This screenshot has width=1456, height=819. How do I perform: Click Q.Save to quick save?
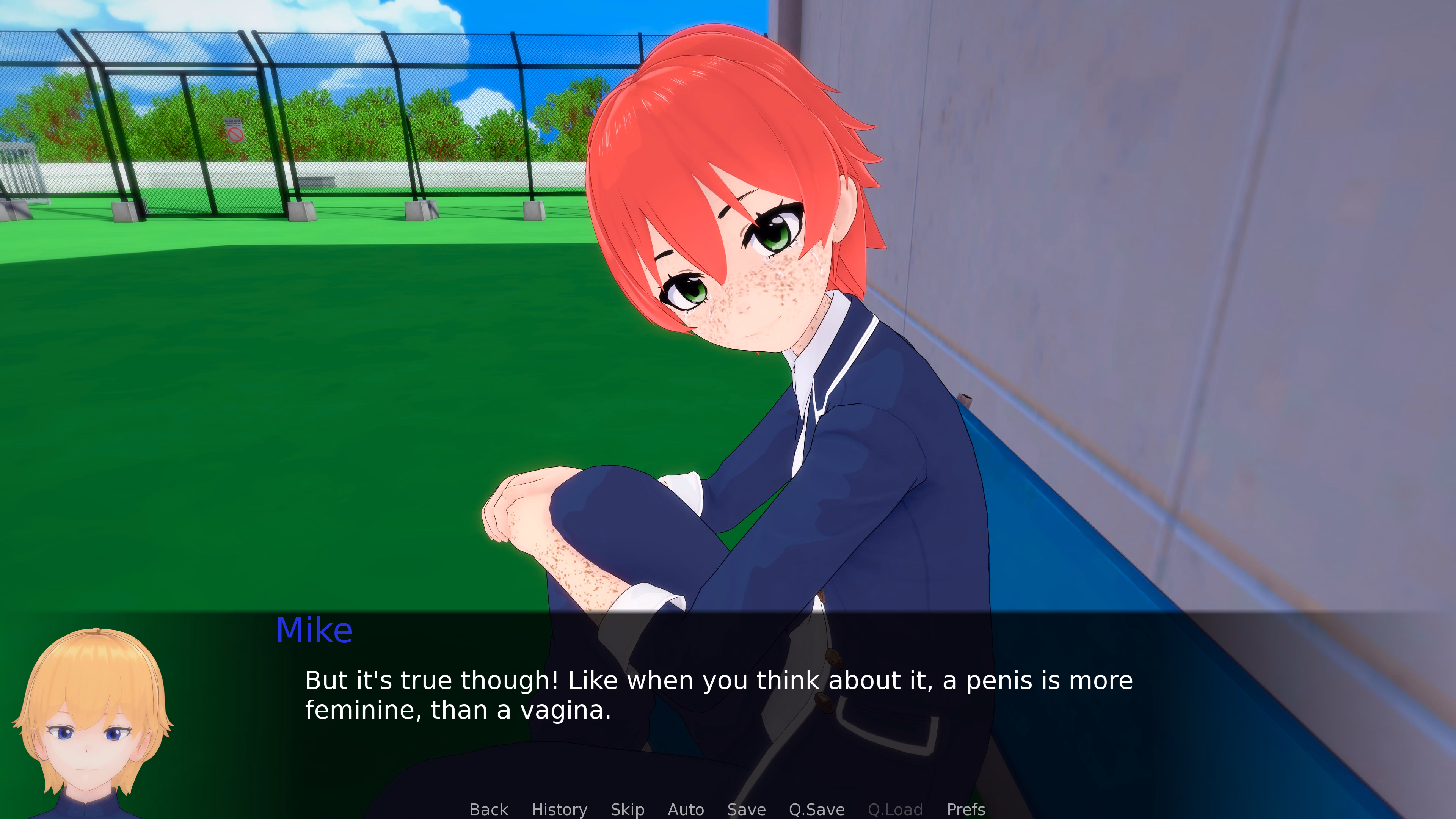click(817, 809)
